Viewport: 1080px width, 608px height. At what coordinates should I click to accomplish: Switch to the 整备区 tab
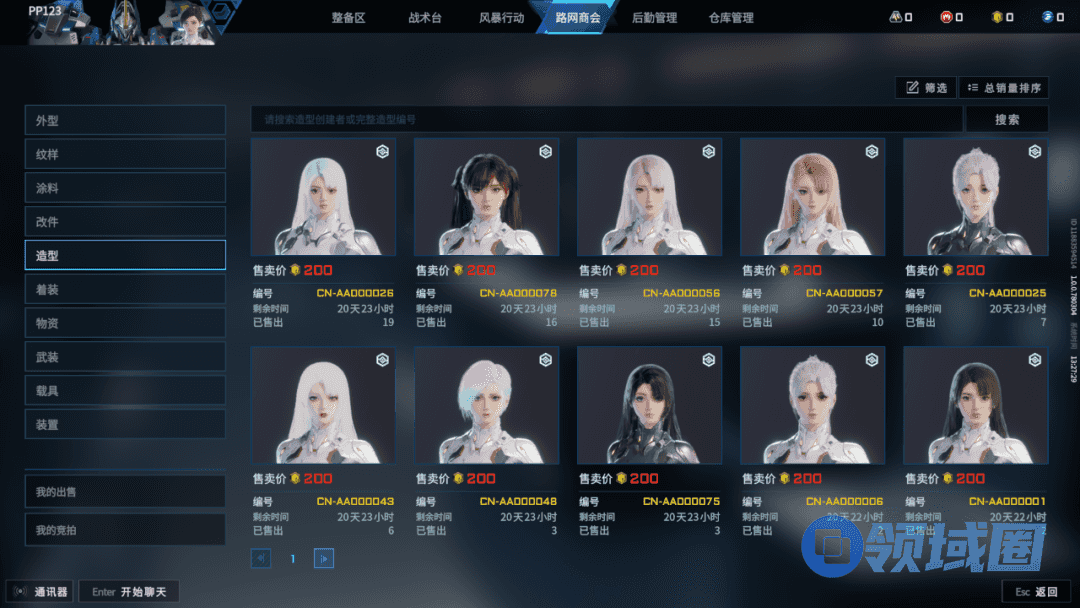348,18
